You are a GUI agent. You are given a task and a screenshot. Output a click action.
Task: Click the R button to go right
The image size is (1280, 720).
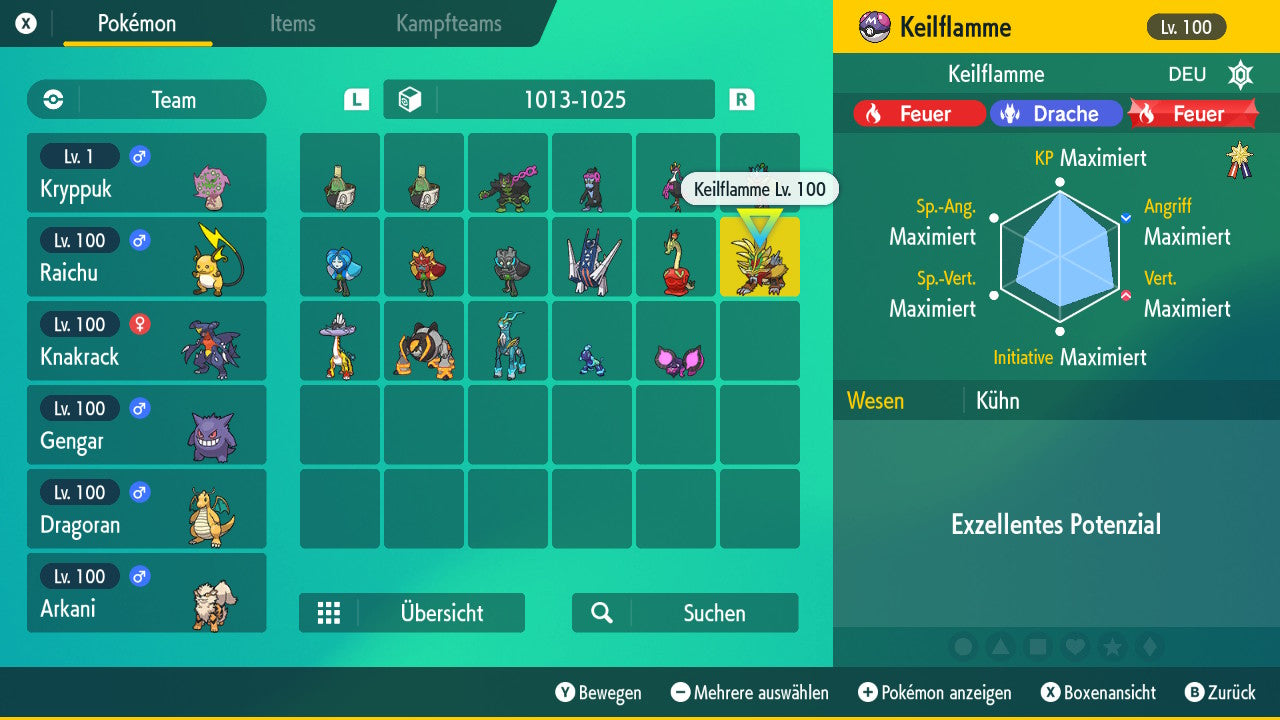[x=741, y=99]
